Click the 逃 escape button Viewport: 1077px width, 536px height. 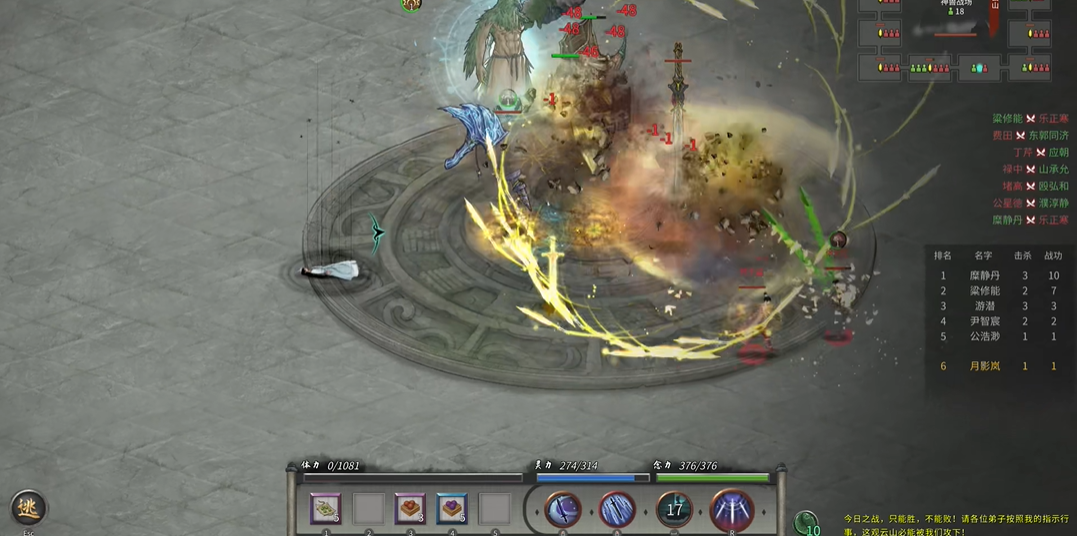click(30, 509)
